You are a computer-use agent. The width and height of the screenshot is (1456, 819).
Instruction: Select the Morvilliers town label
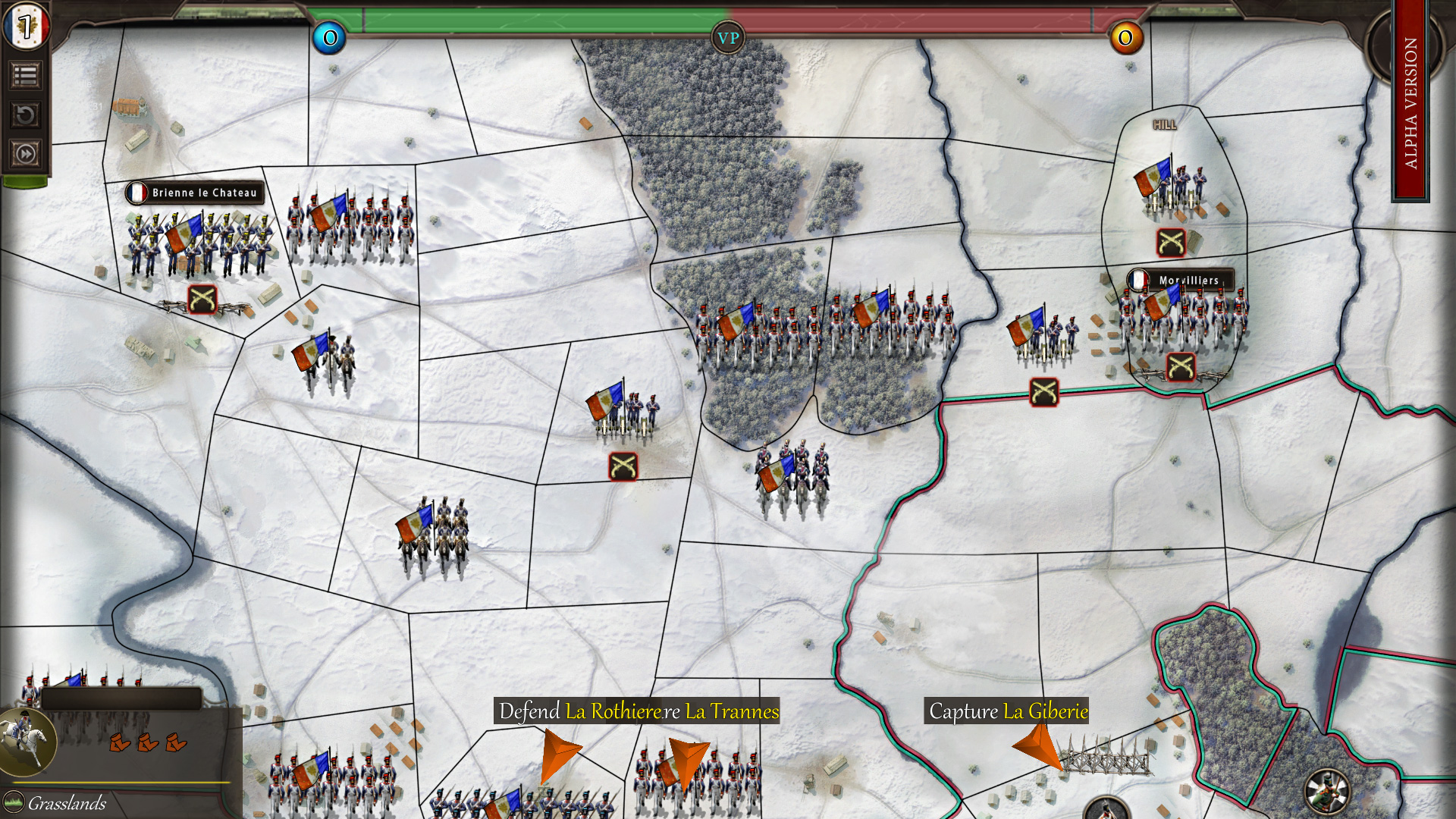[1189, 280]
